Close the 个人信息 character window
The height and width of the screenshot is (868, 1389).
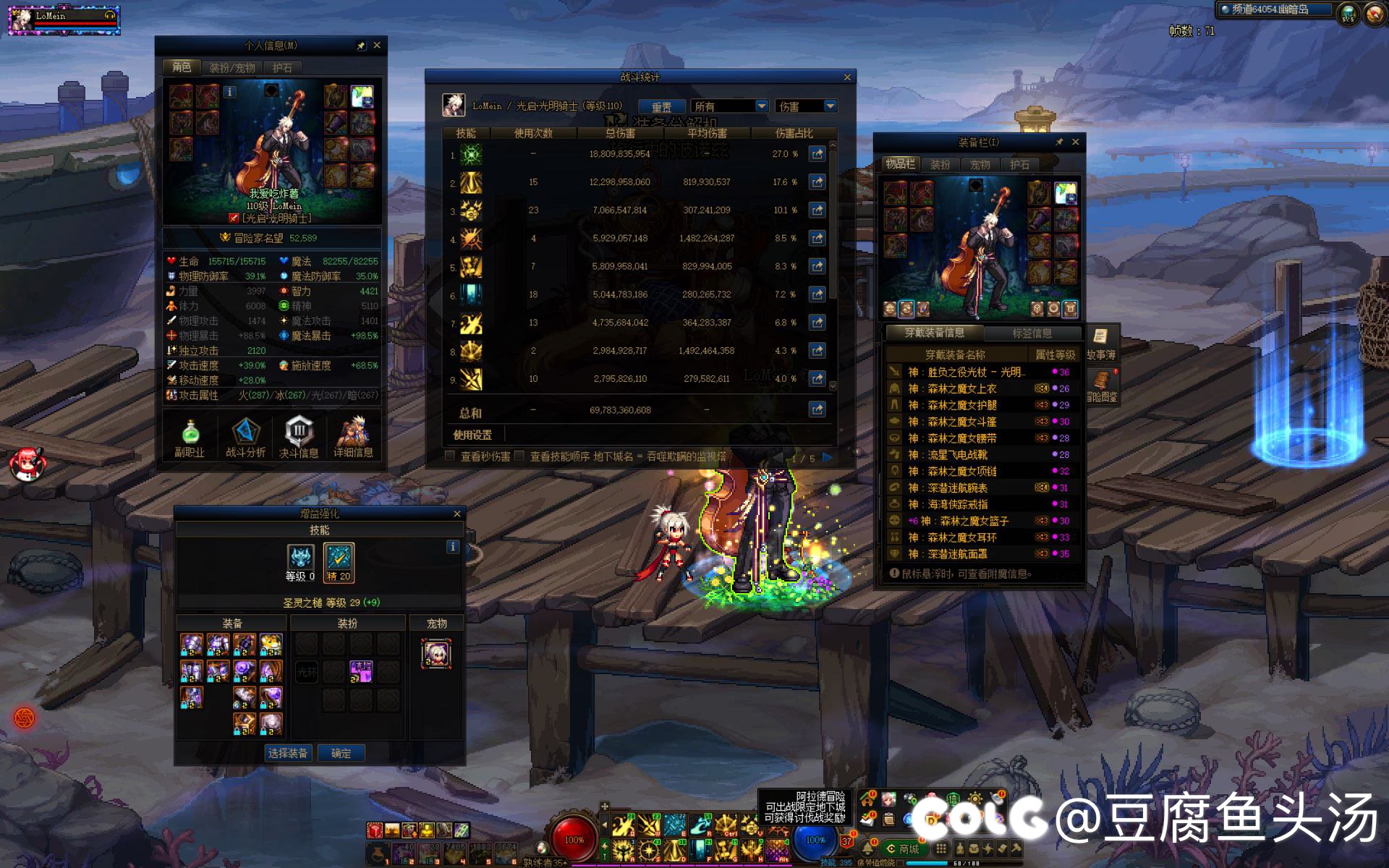[x=377, y=46]
